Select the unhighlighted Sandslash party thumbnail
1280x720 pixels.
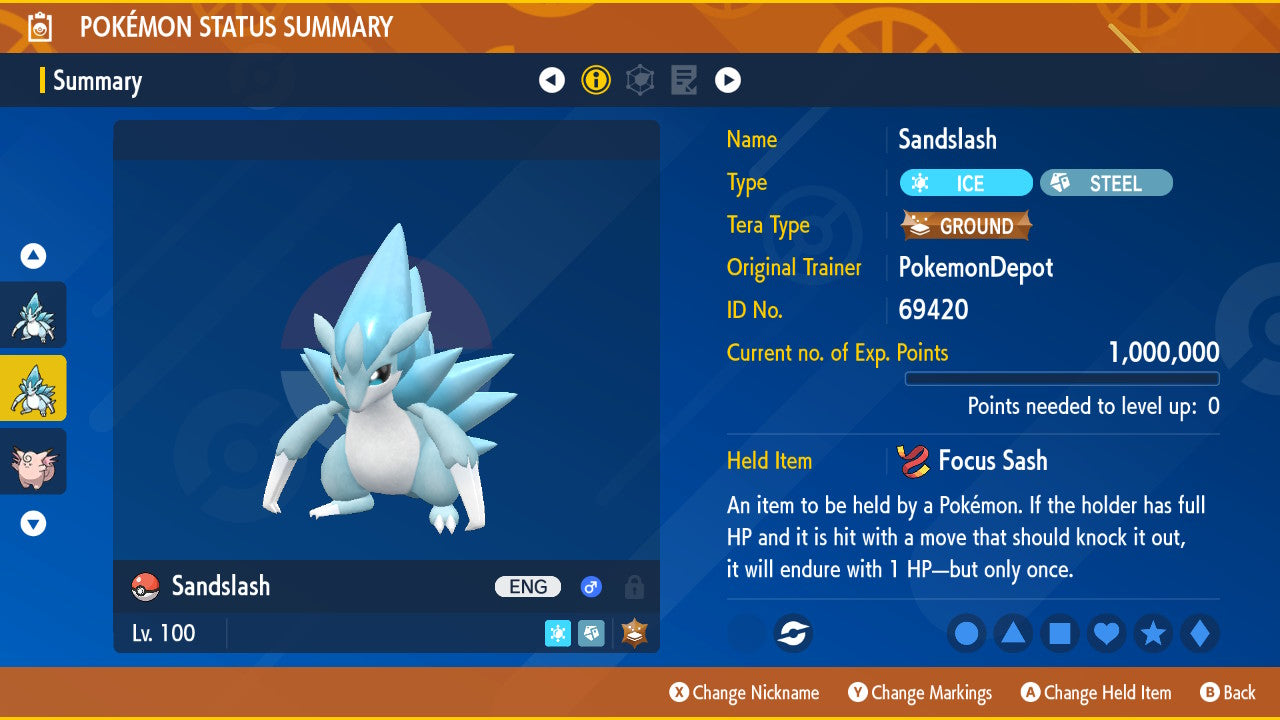pos(33,315)
